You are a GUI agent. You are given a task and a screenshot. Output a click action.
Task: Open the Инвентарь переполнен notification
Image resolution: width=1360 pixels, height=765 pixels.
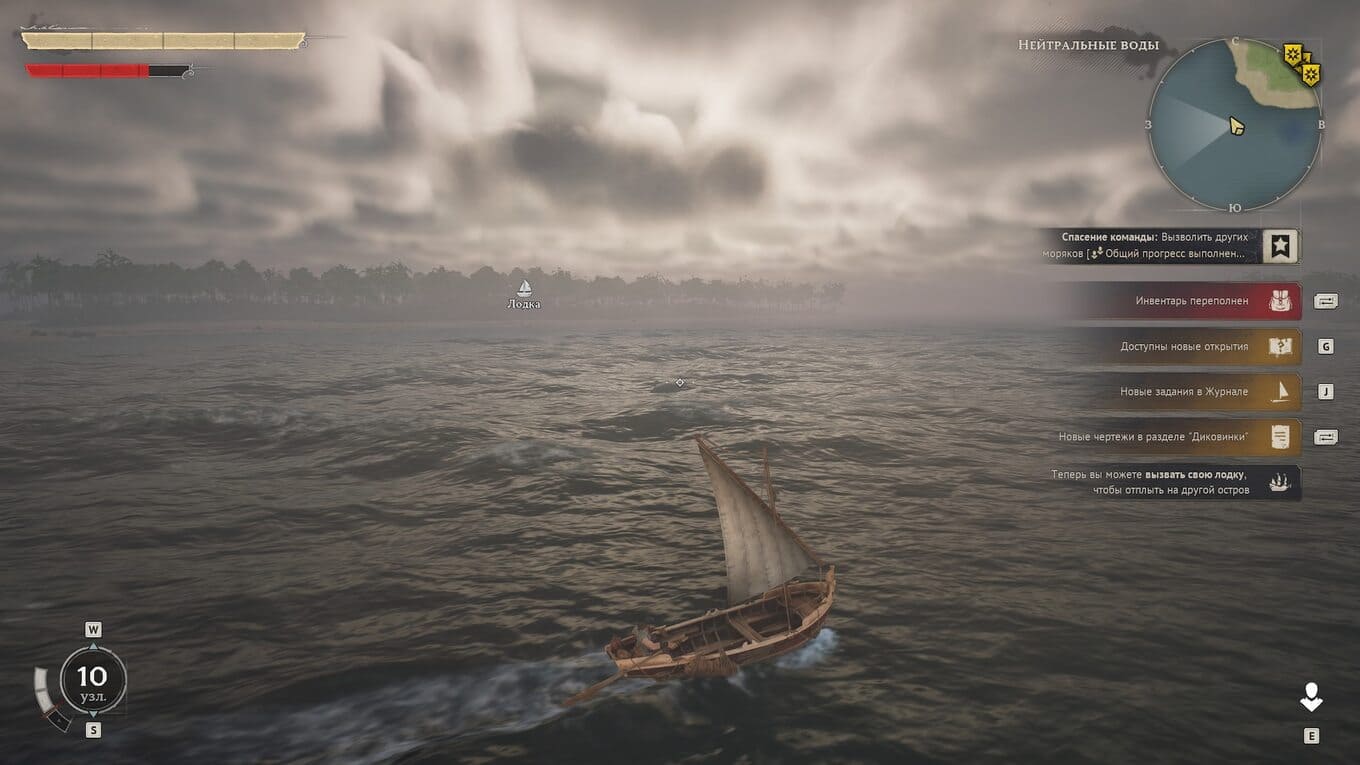point(1190,301)
